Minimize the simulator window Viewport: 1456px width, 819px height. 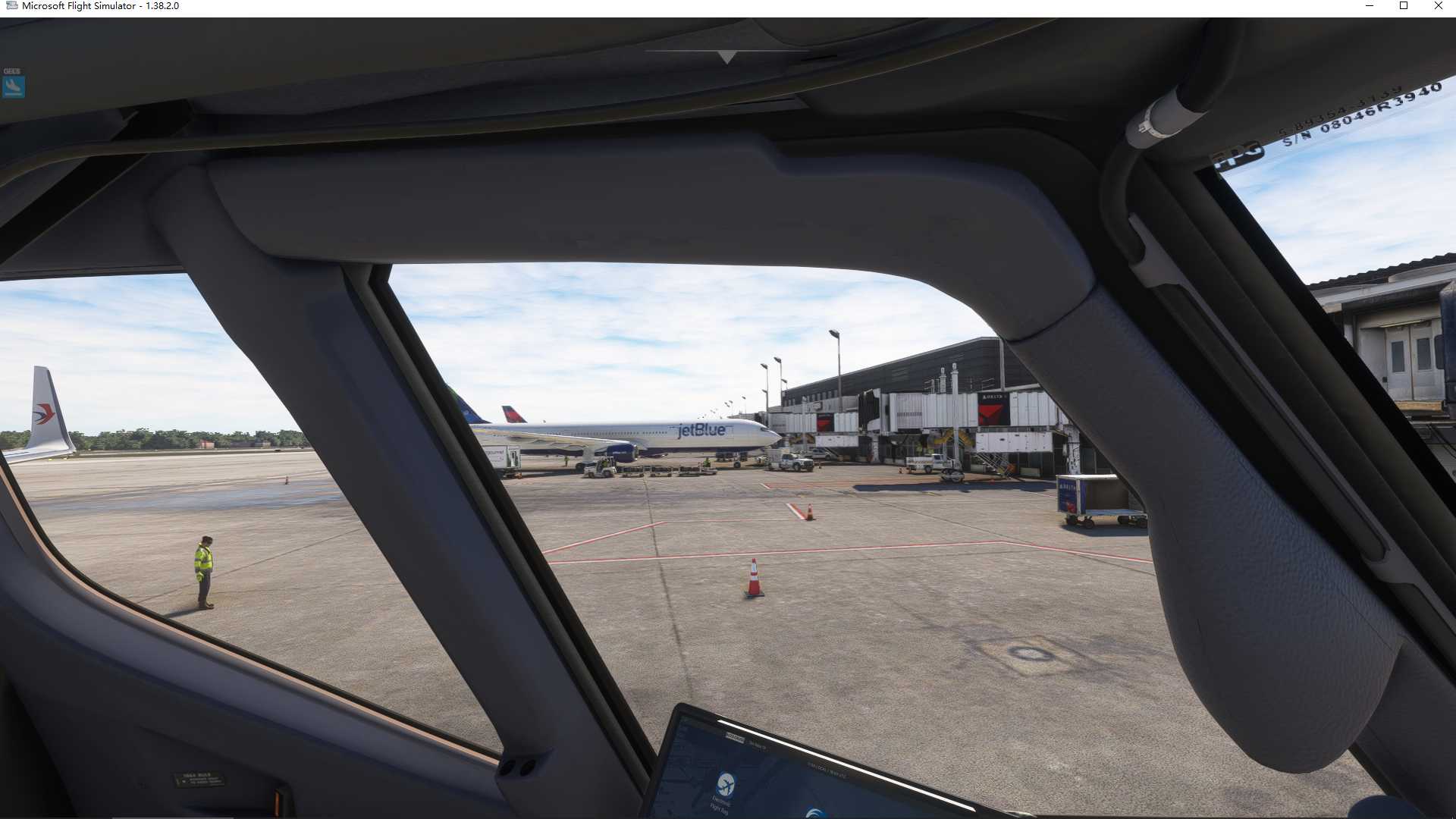(x=1369, y=6)
